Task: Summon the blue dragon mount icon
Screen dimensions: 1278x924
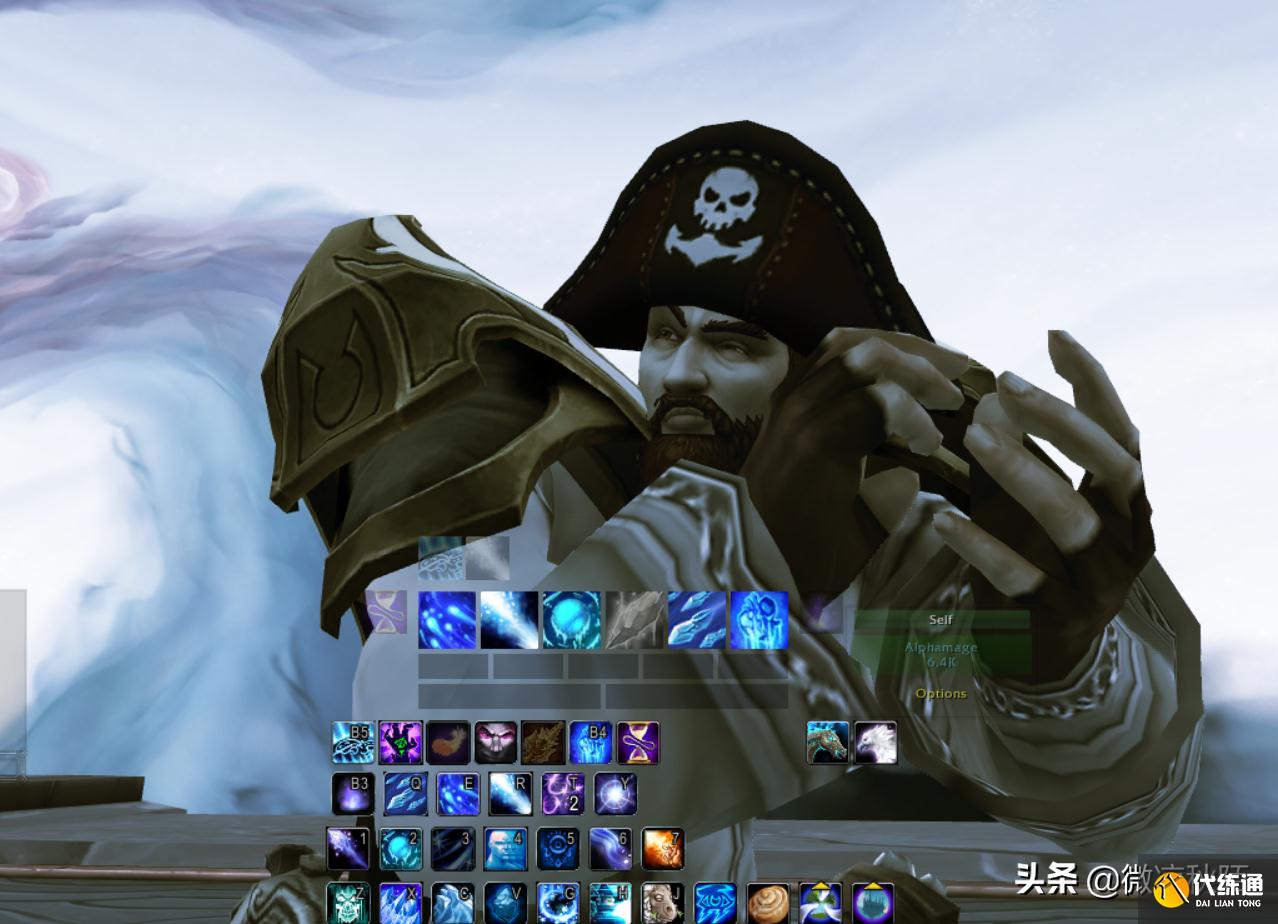Action: (828, 743)
